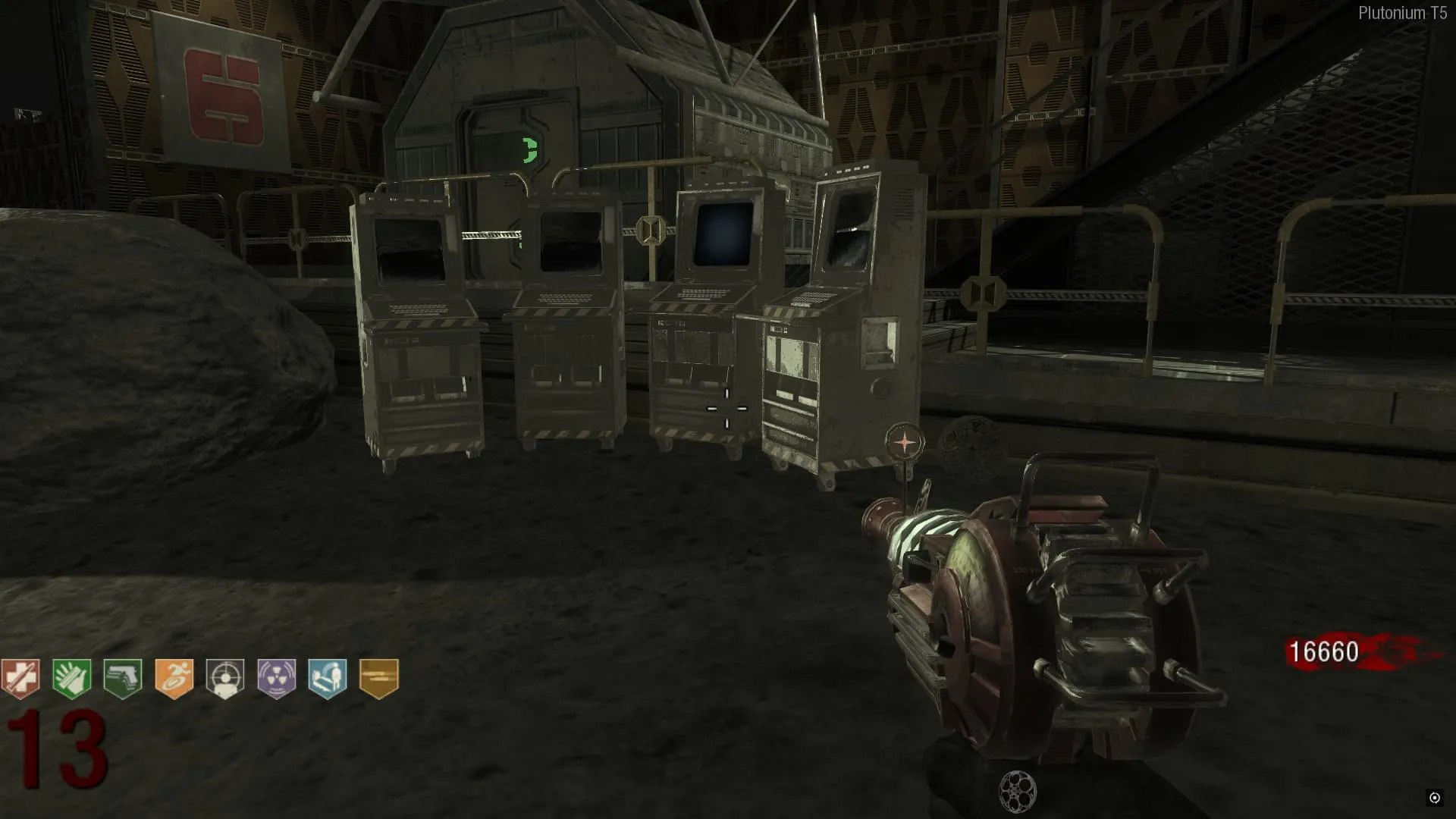
Task: Select the orange Stamin-Up runner icon
Action: [x=174, y=677]
